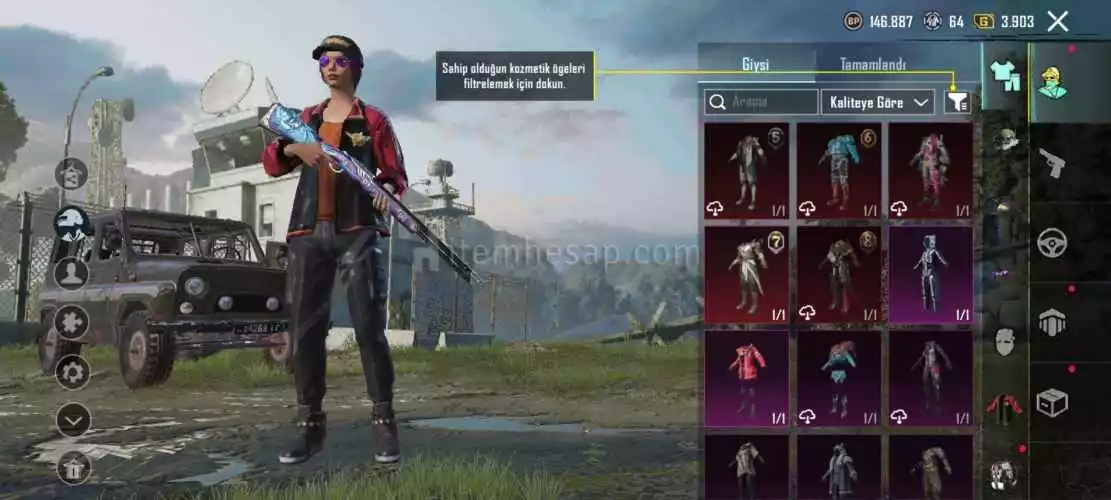Viewport: 1111px width, 500px height.
Task: Select the white face mask subcategory
Action: point(1004,342)
